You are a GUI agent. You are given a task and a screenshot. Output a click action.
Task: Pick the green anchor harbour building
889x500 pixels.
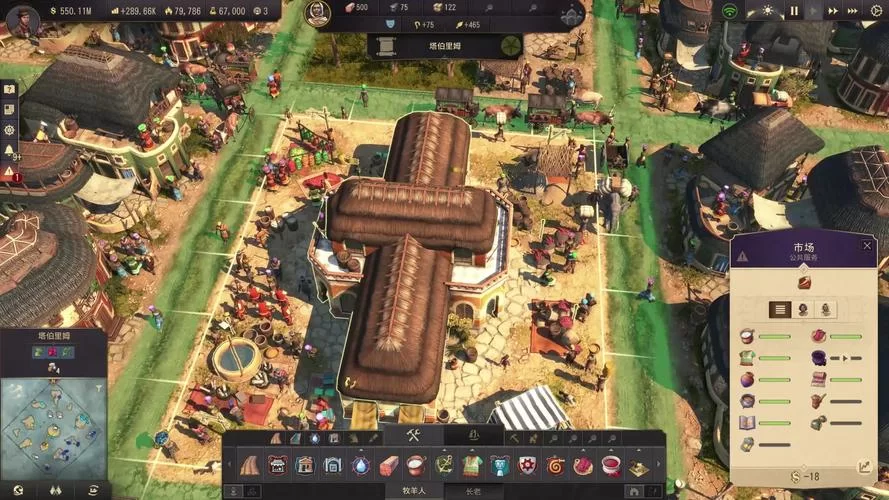444,466
